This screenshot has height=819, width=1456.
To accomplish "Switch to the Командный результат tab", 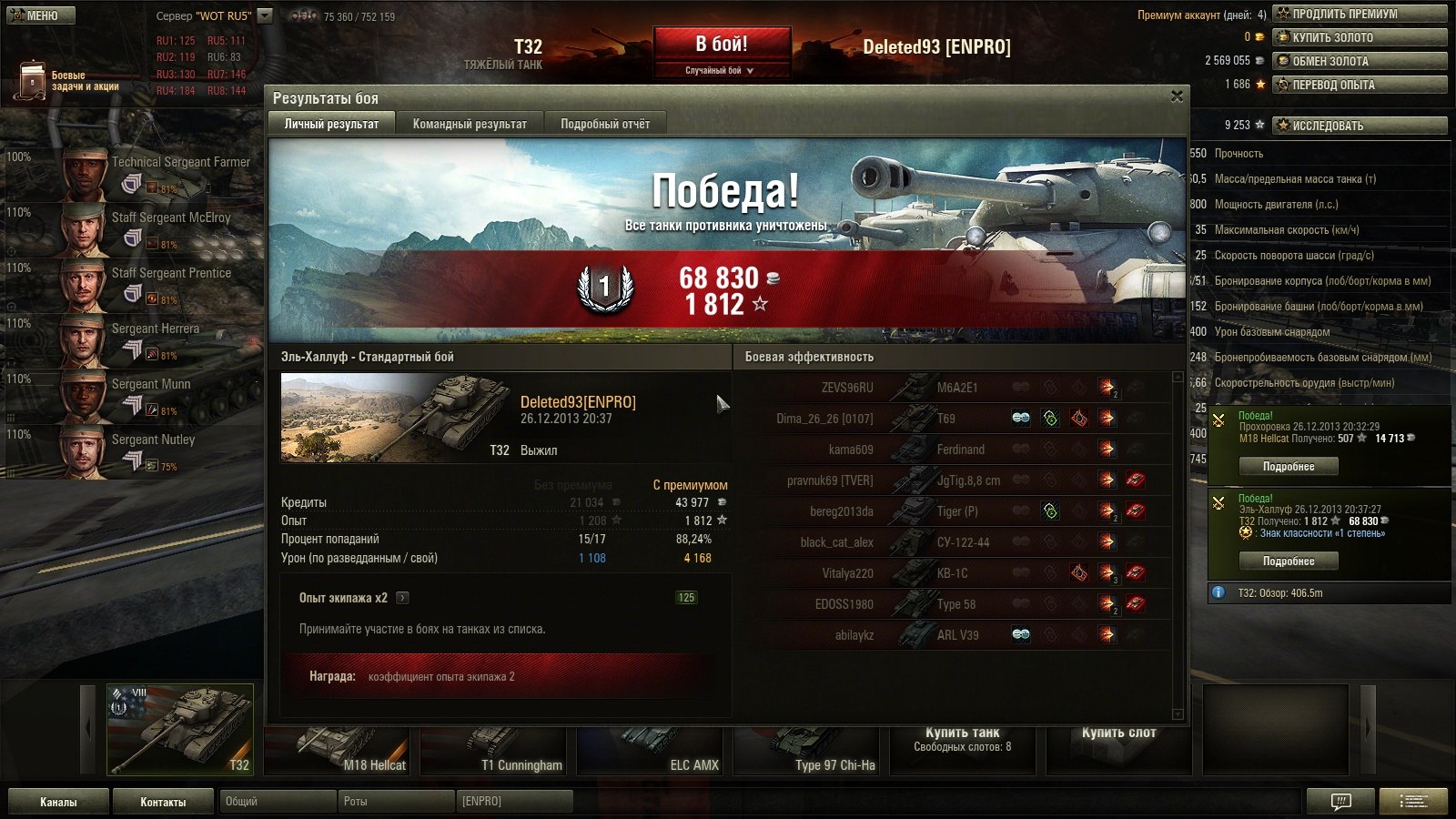I will pos(470,124).
